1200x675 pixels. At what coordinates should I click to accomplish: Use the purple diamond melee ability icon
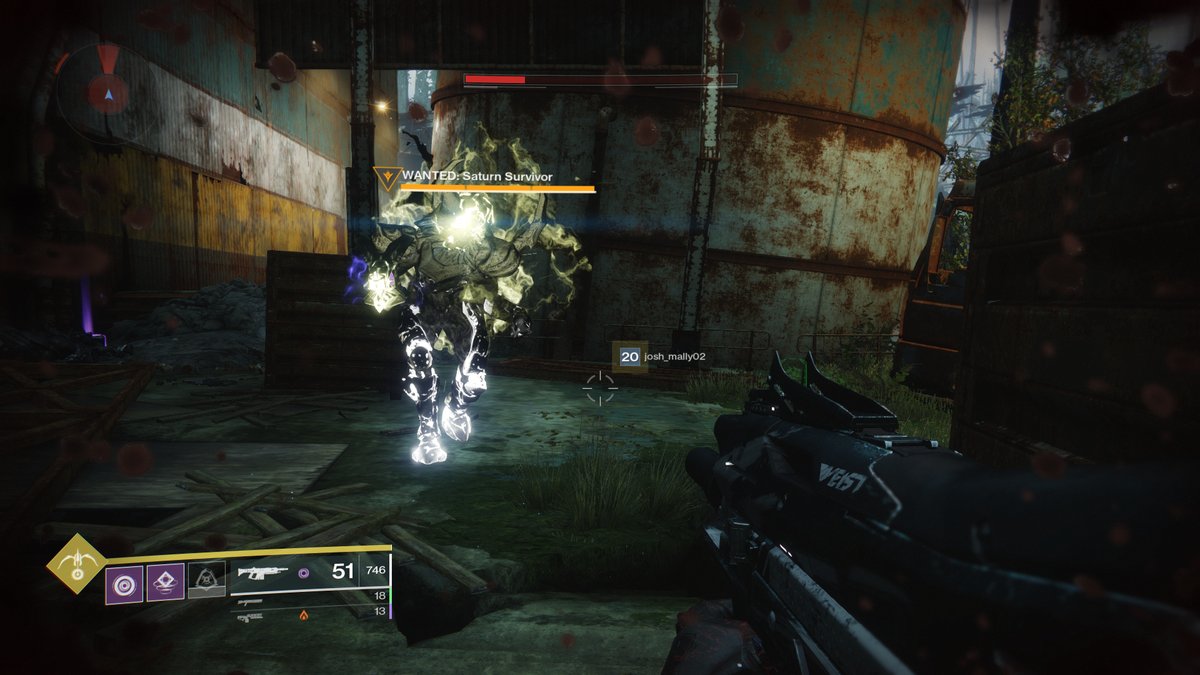pos(165,582)
